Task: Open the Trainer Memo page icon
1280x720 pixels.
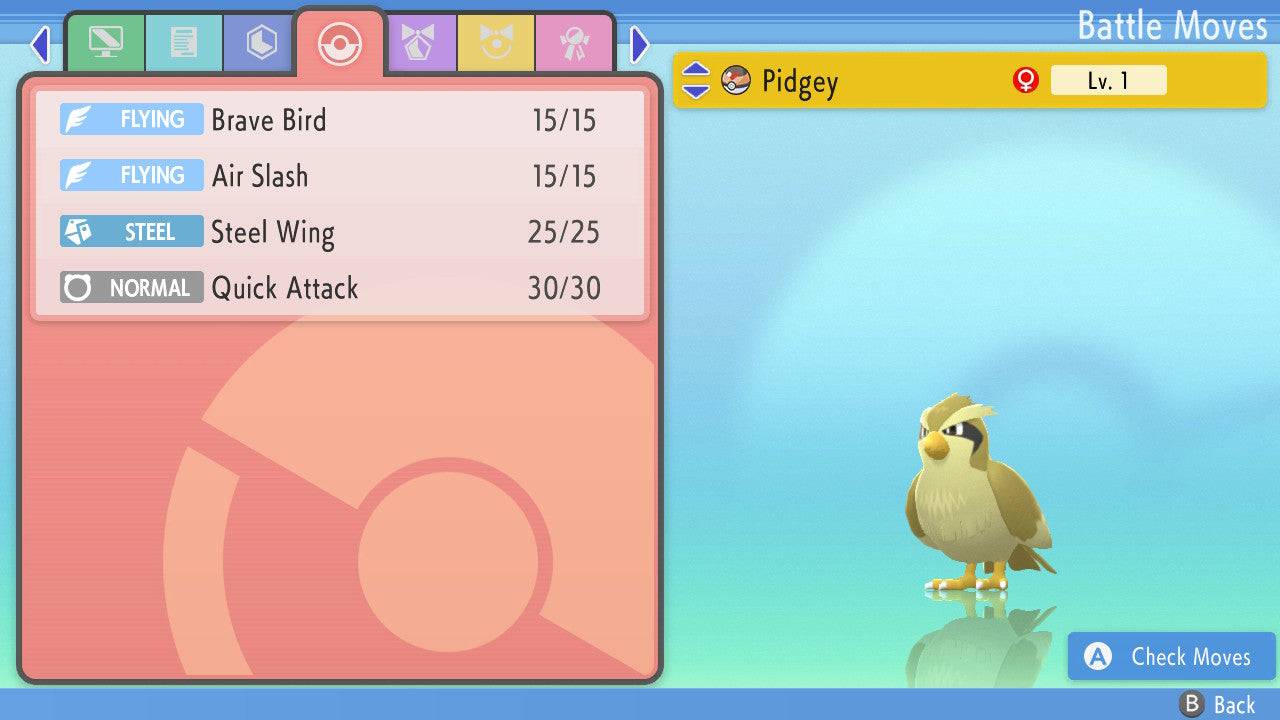Action: click(x=184, y=42)
